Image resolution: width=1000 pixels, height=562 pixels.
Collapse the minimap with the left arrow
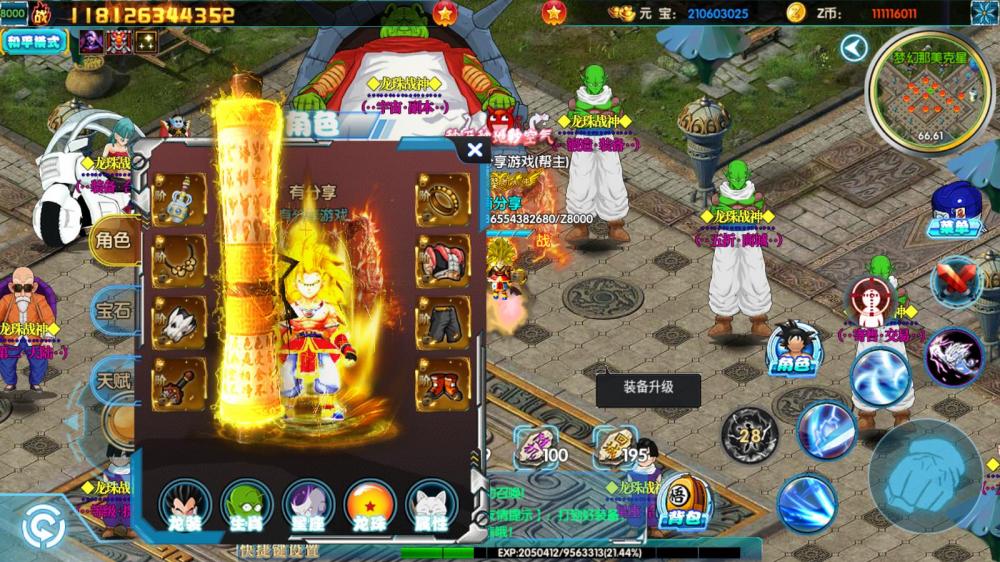point(853,48)
